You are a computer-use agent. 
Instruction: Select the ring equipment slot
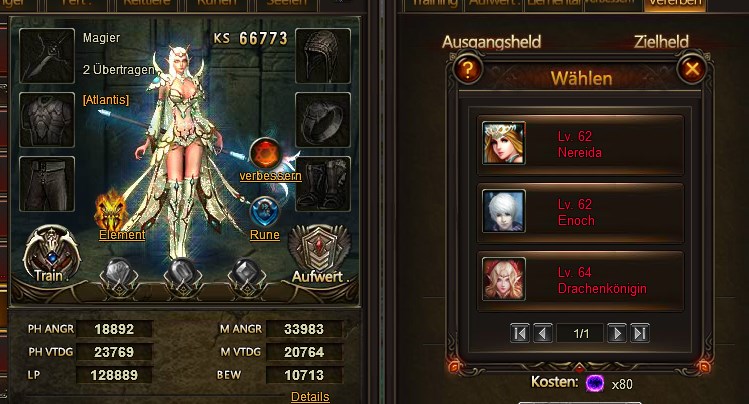(322, 118)
